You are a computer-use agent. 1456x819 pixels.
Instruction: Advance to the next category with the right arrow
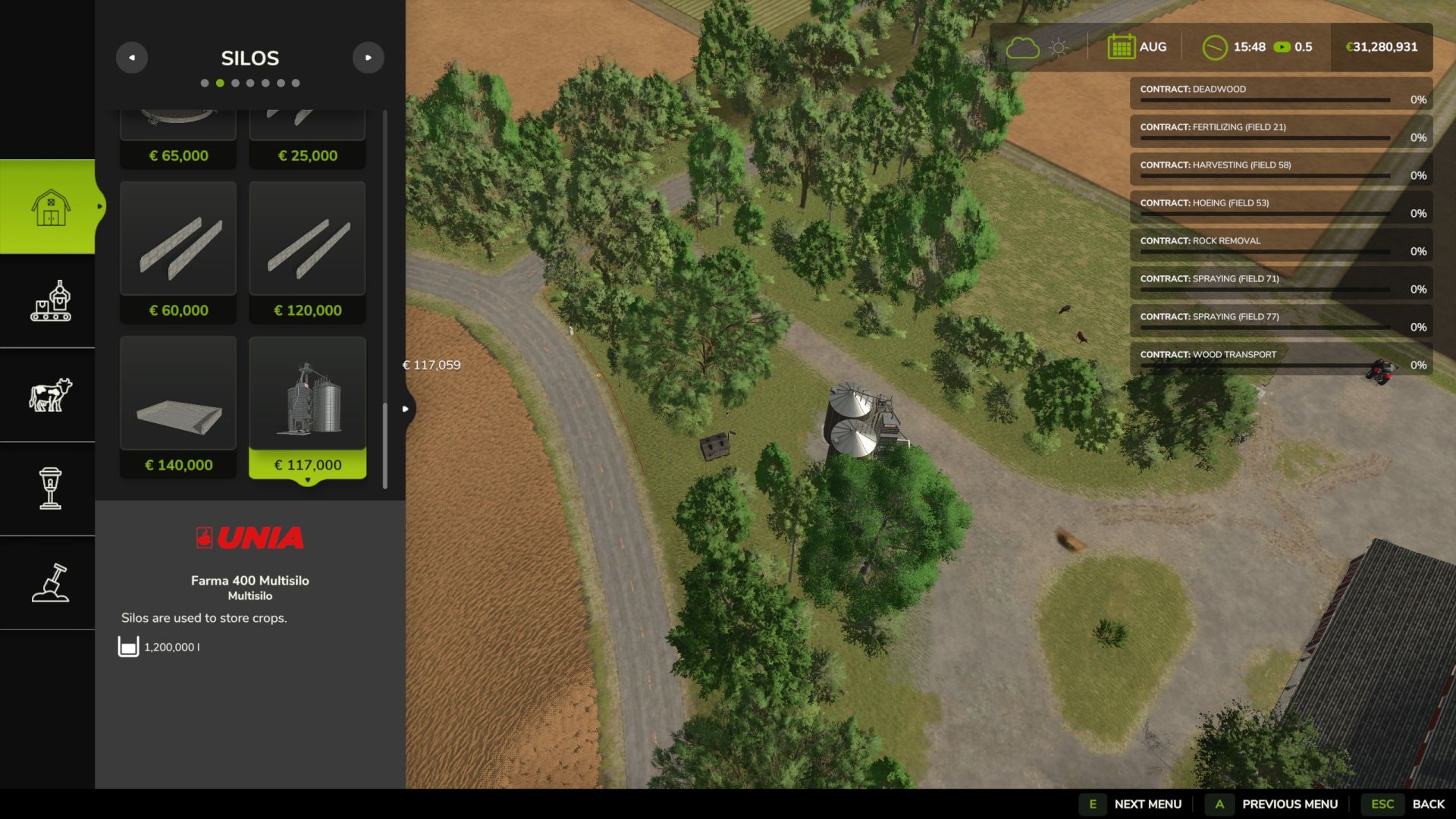(368, 58)
